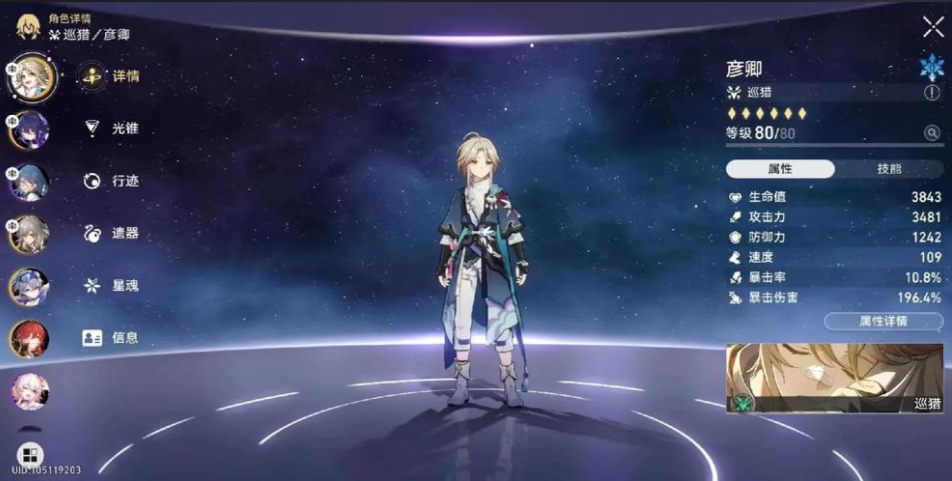Image resolution: width=952 pixels, height=481 pixels.
Task: Open the 行迹 traces menu
Action: coord(110,181)
